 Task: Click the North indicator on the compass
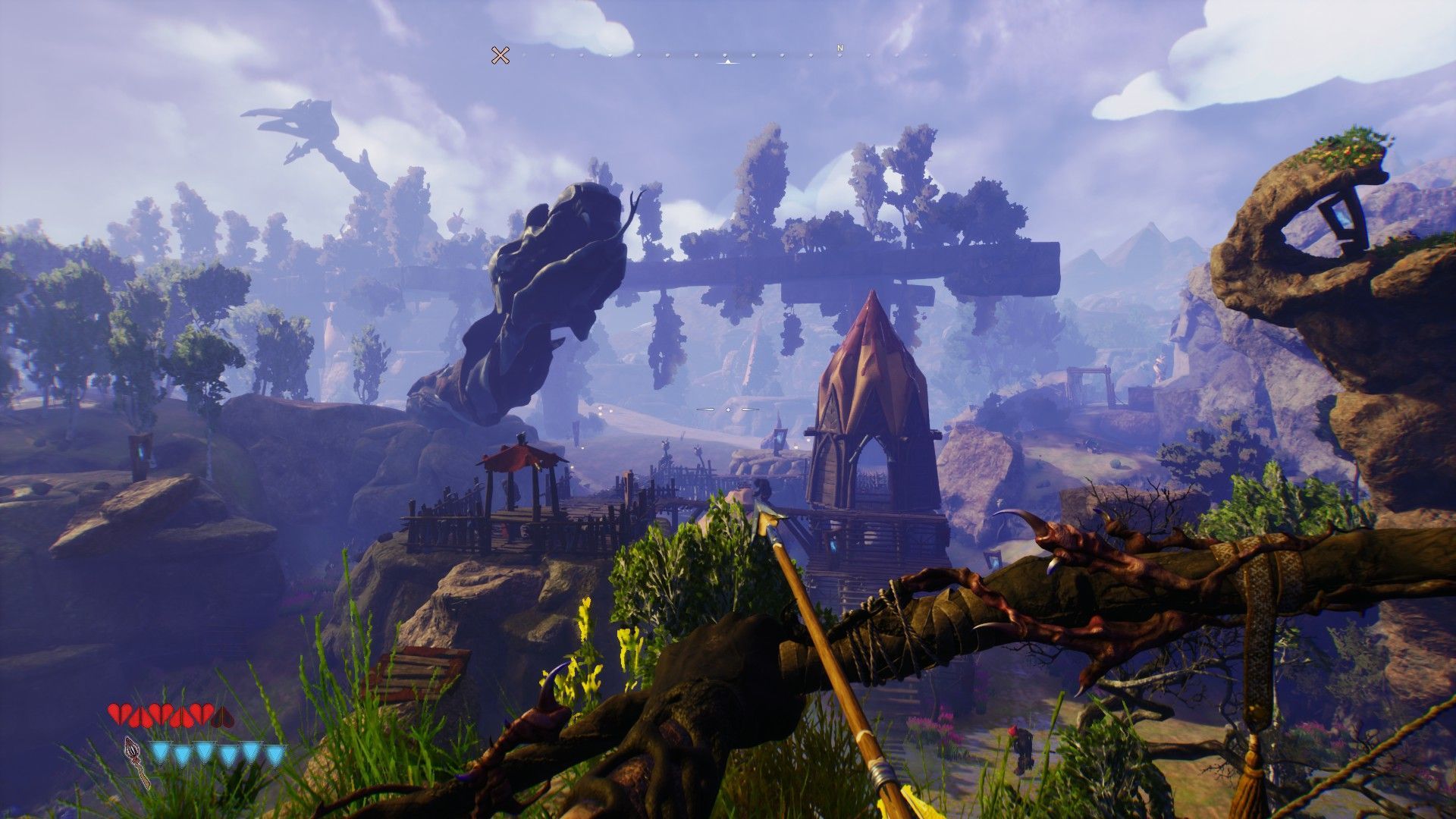839,49
